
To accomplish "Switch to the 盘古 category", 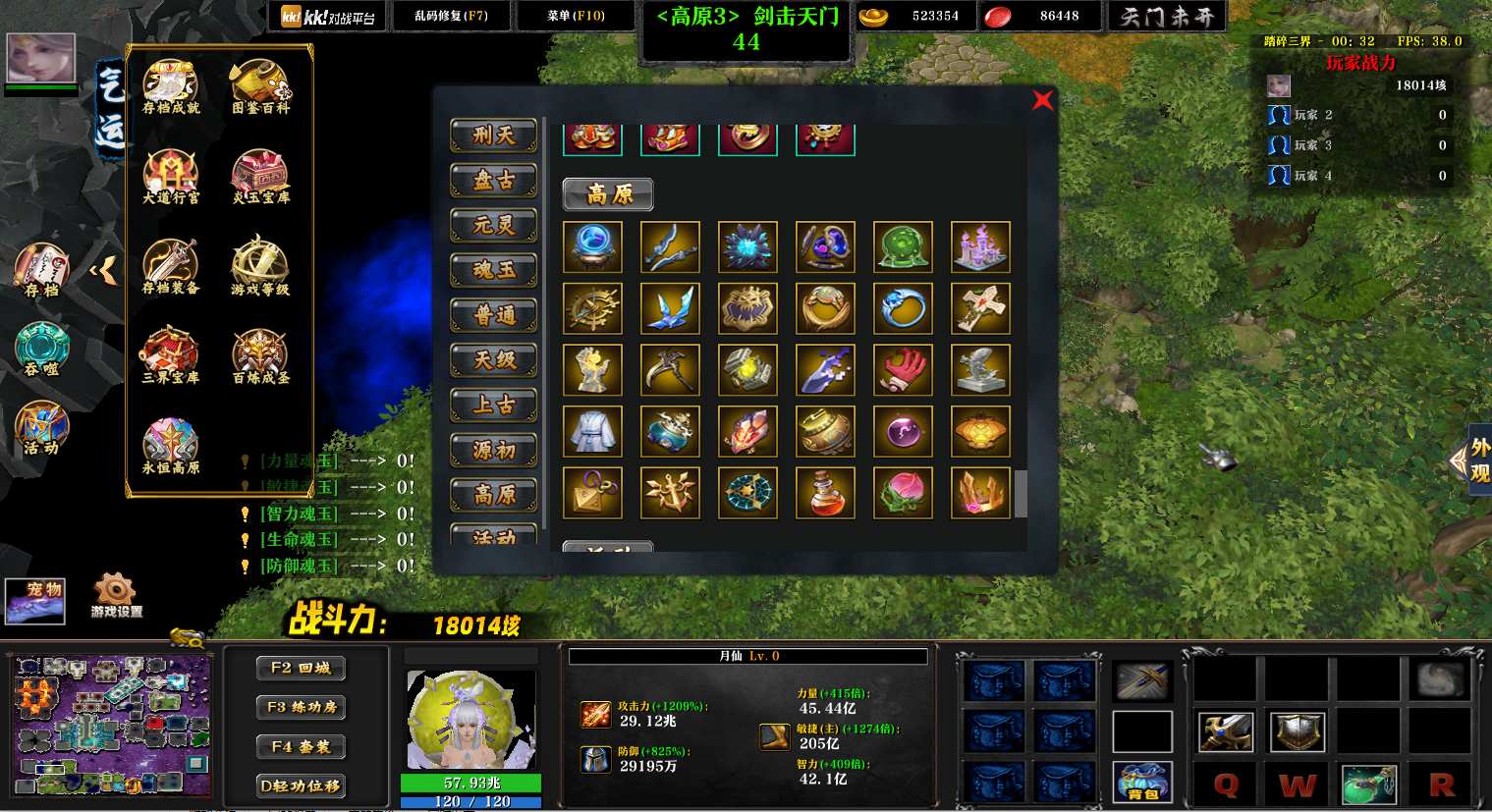I will 493,181.
